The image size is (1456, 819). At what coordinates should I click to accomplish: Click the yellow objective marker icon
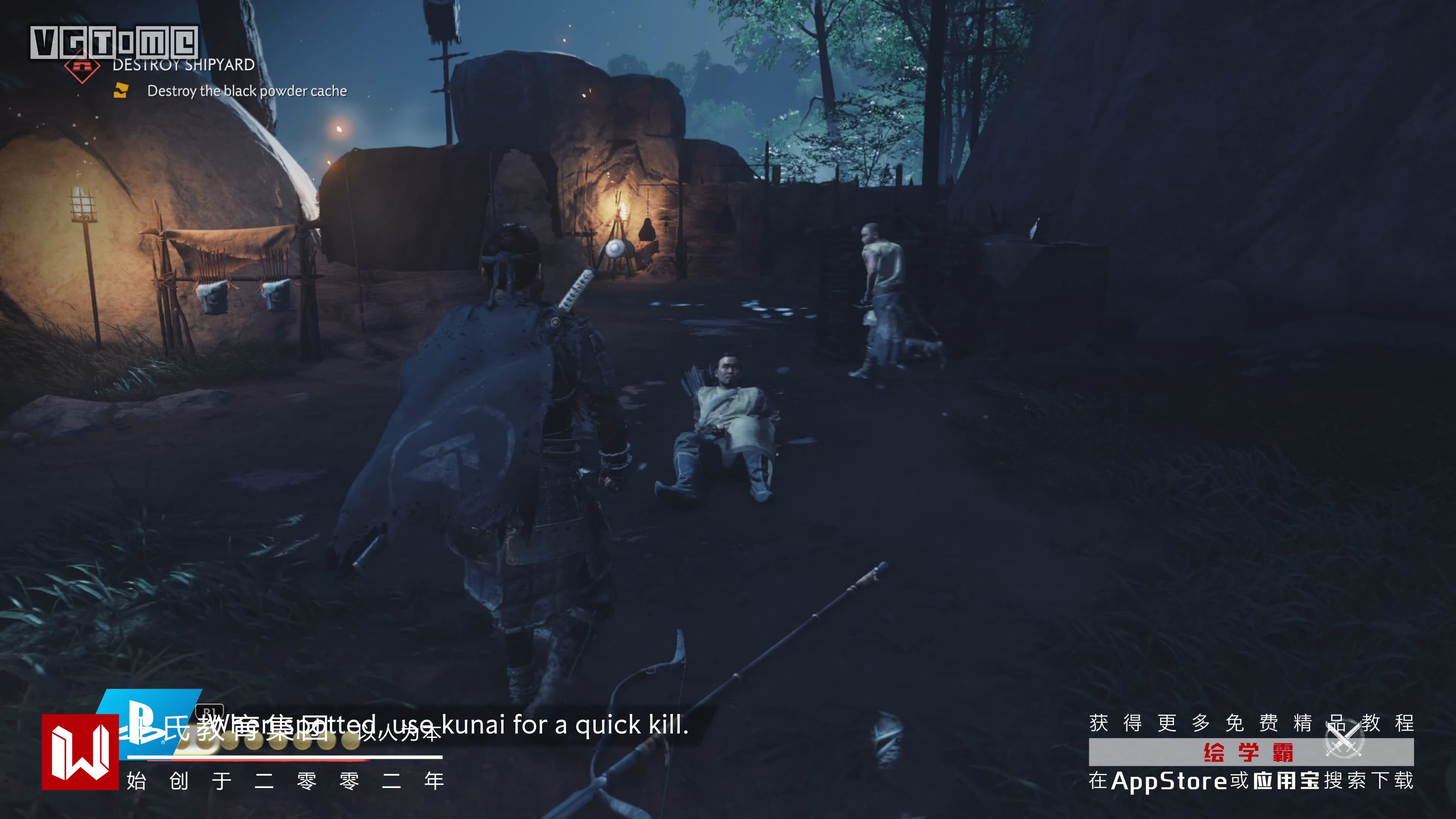tap(121, 91)
